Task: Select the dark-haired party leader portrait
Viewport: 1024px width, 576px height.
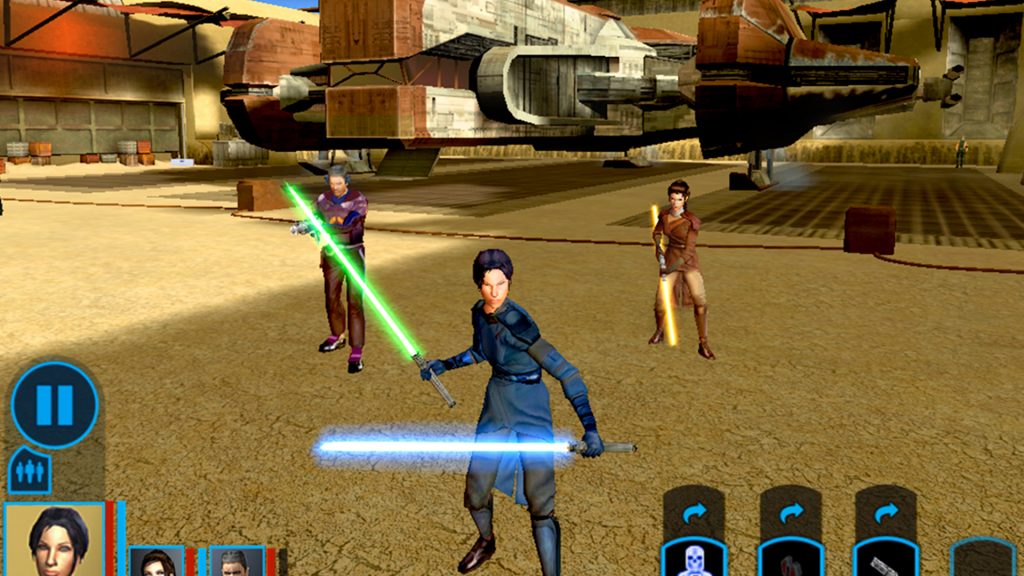Action: coord(55,540)
